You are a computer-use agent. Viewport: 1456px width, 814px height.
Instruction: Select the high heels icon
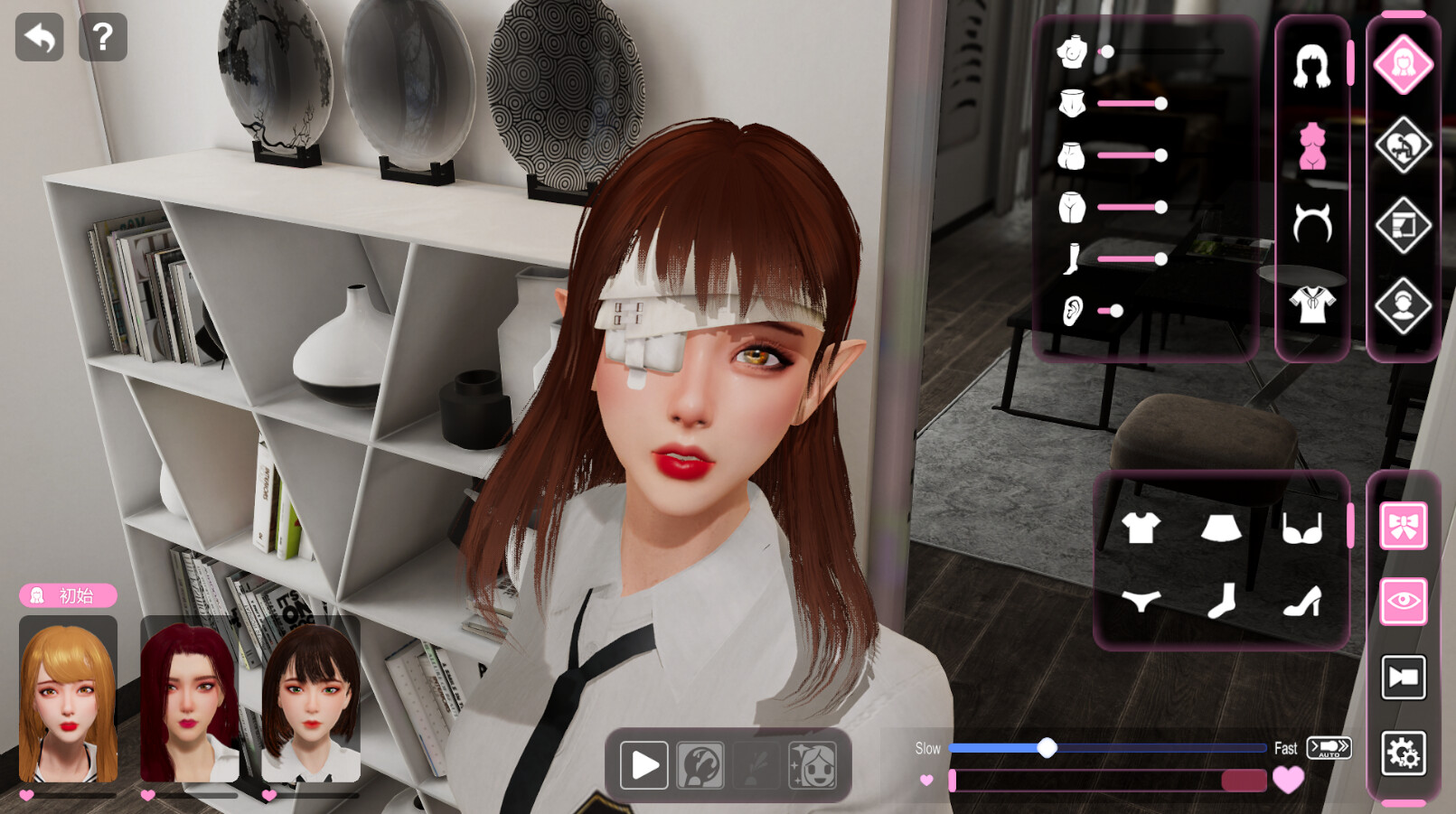(1304, 601)
